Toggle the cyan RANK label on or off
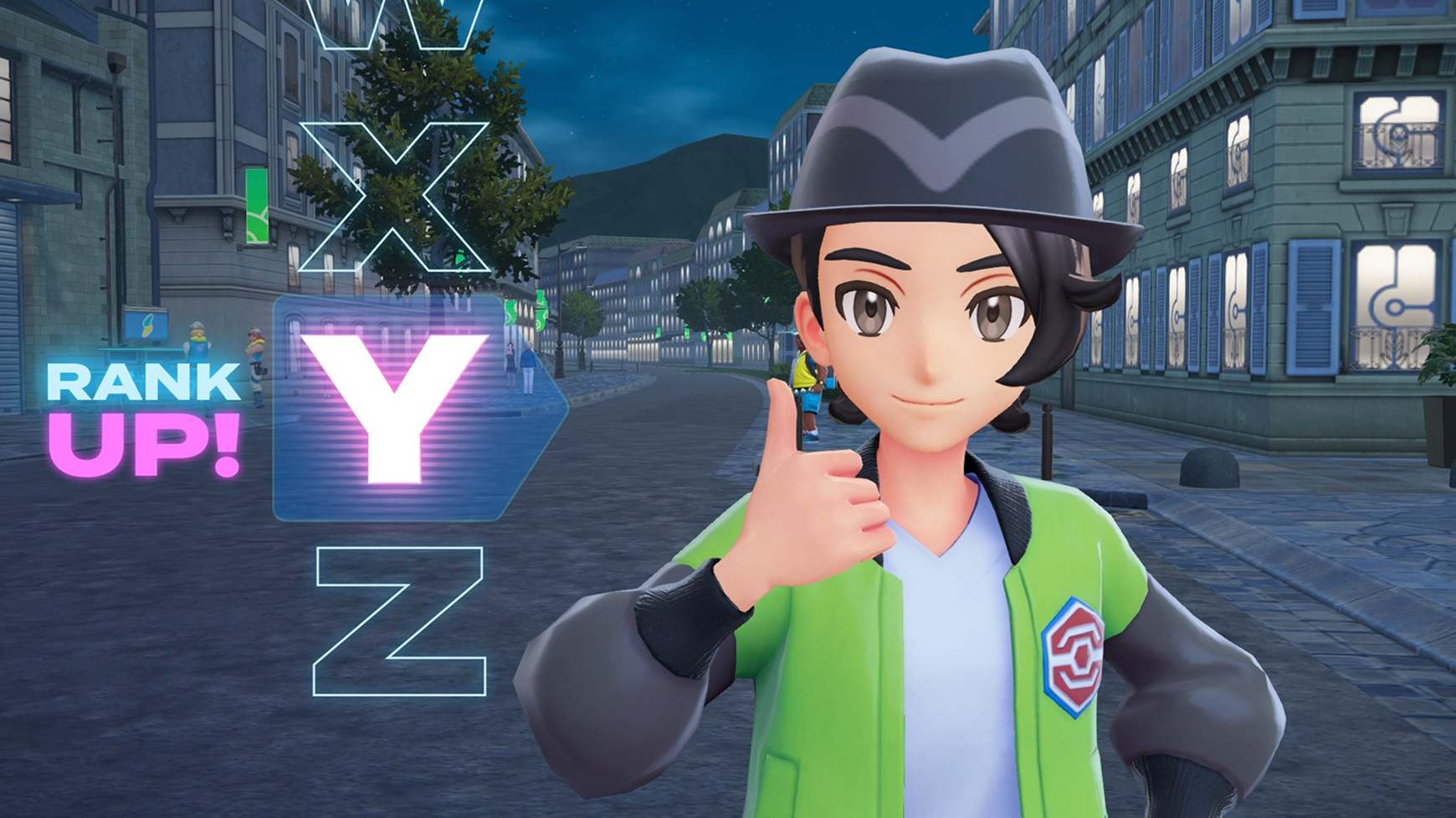This screenshot has width=1456, height=818. [141, 380]
